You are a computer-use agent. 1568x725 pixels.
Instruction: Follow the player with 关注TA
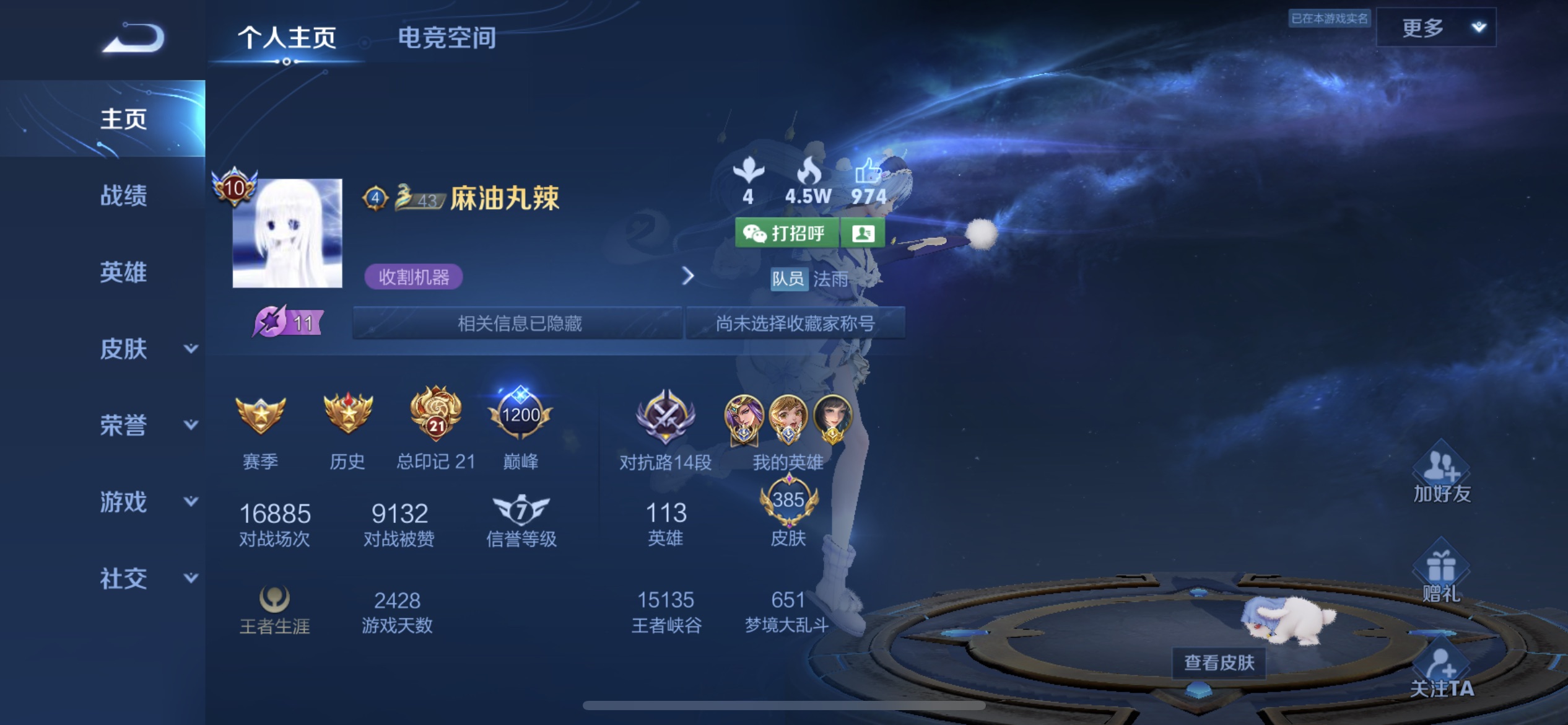tap(1441, 672)
